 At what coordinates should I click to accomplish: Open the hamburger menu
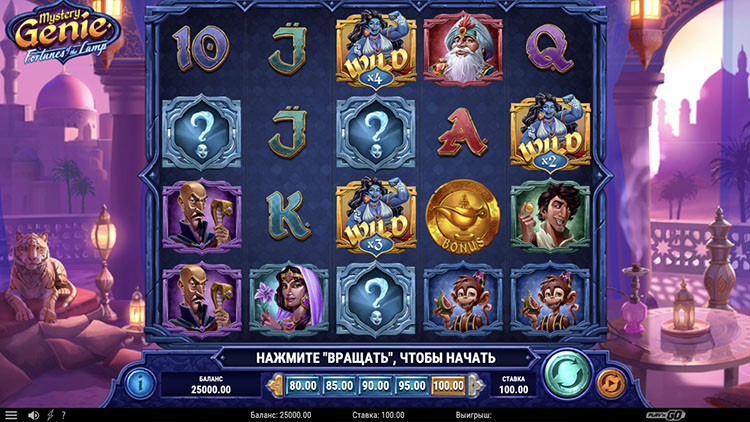click(11, 415)
